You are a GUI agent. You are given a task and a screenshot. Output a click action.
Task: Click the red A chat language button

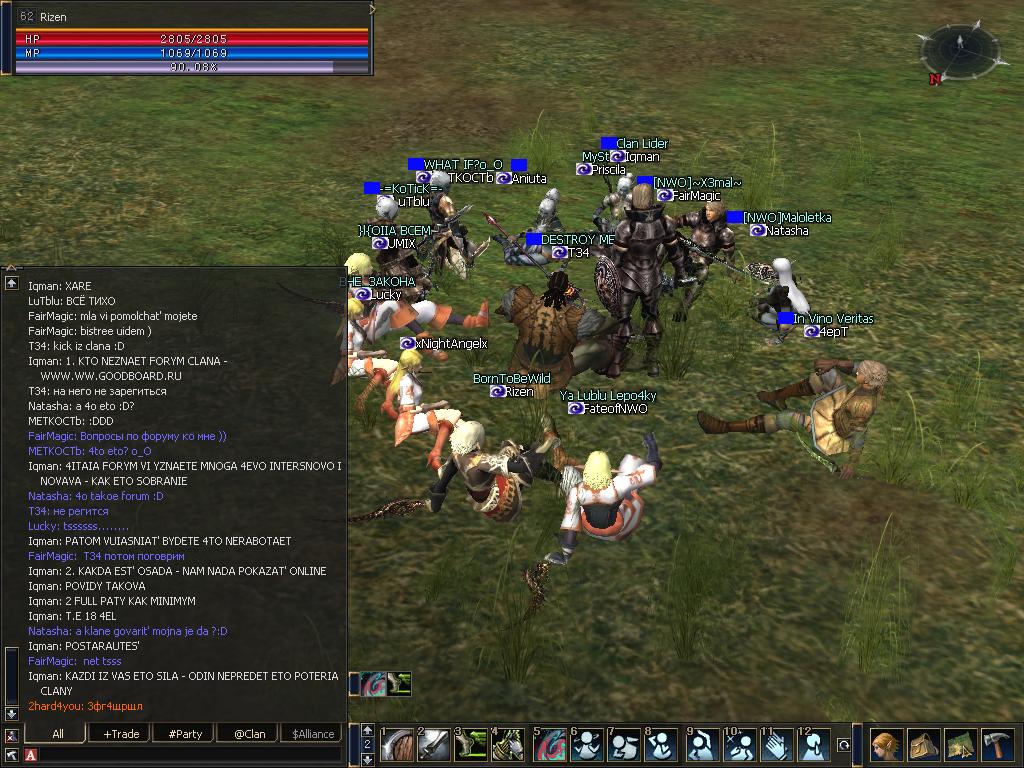[31, 754]
